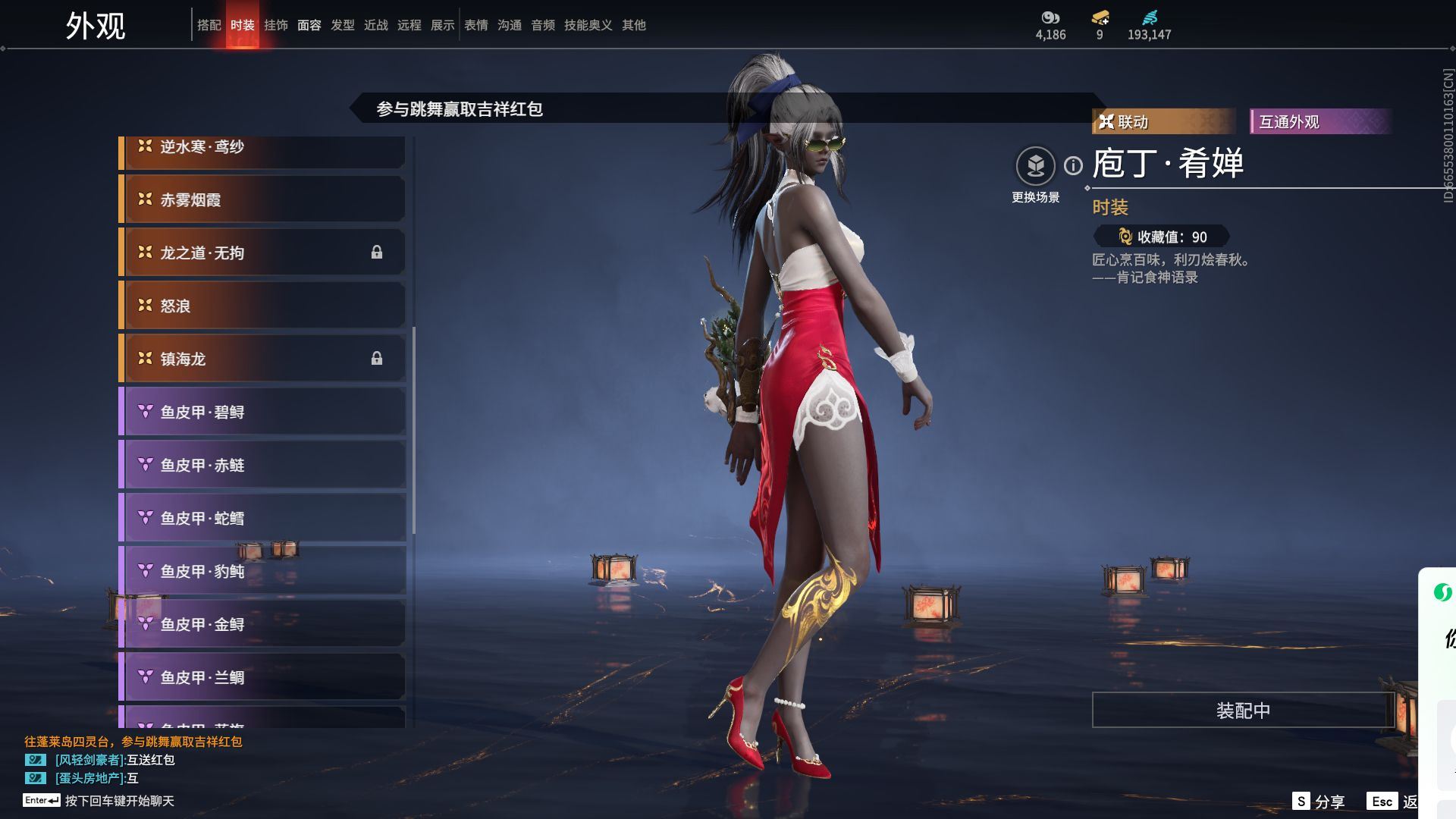
Task: Pick the 鱼皮甲·金鲟 outfit
Action: tap(262, 624)
